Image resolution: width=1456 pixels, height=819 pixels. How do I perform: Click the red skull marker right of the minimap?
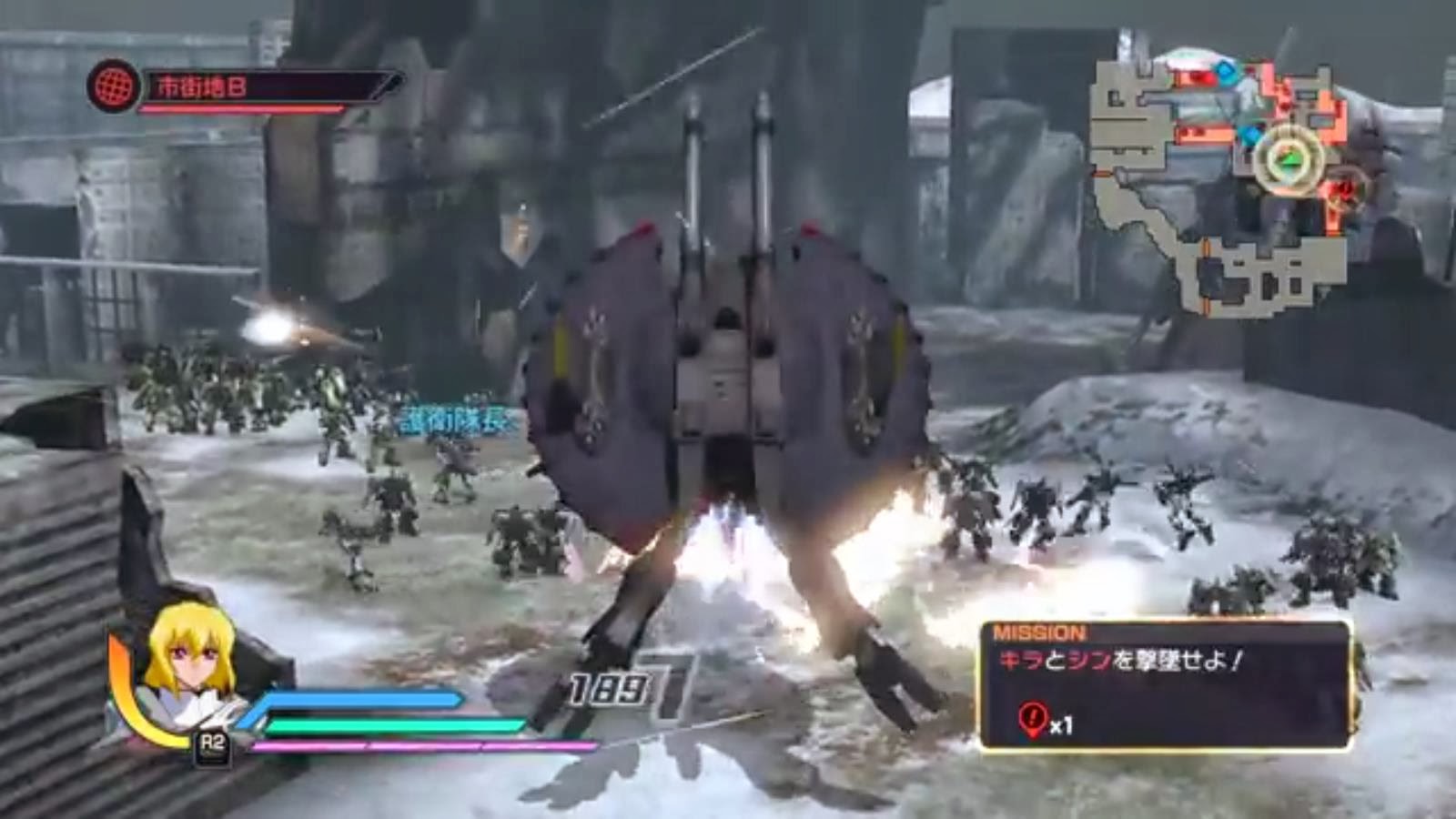coord(1343,190)
